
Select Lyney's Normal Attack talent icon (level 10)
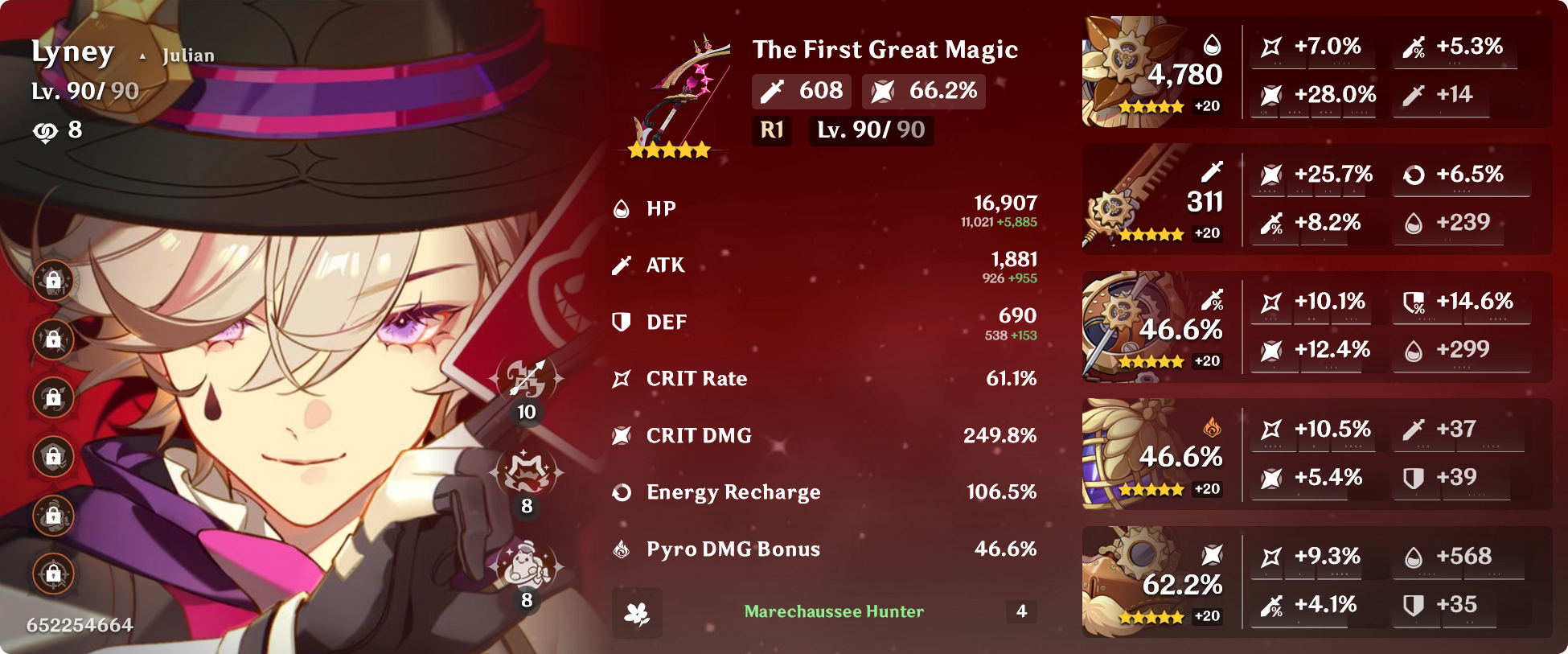pyautogui.click(x=527, y=378)
